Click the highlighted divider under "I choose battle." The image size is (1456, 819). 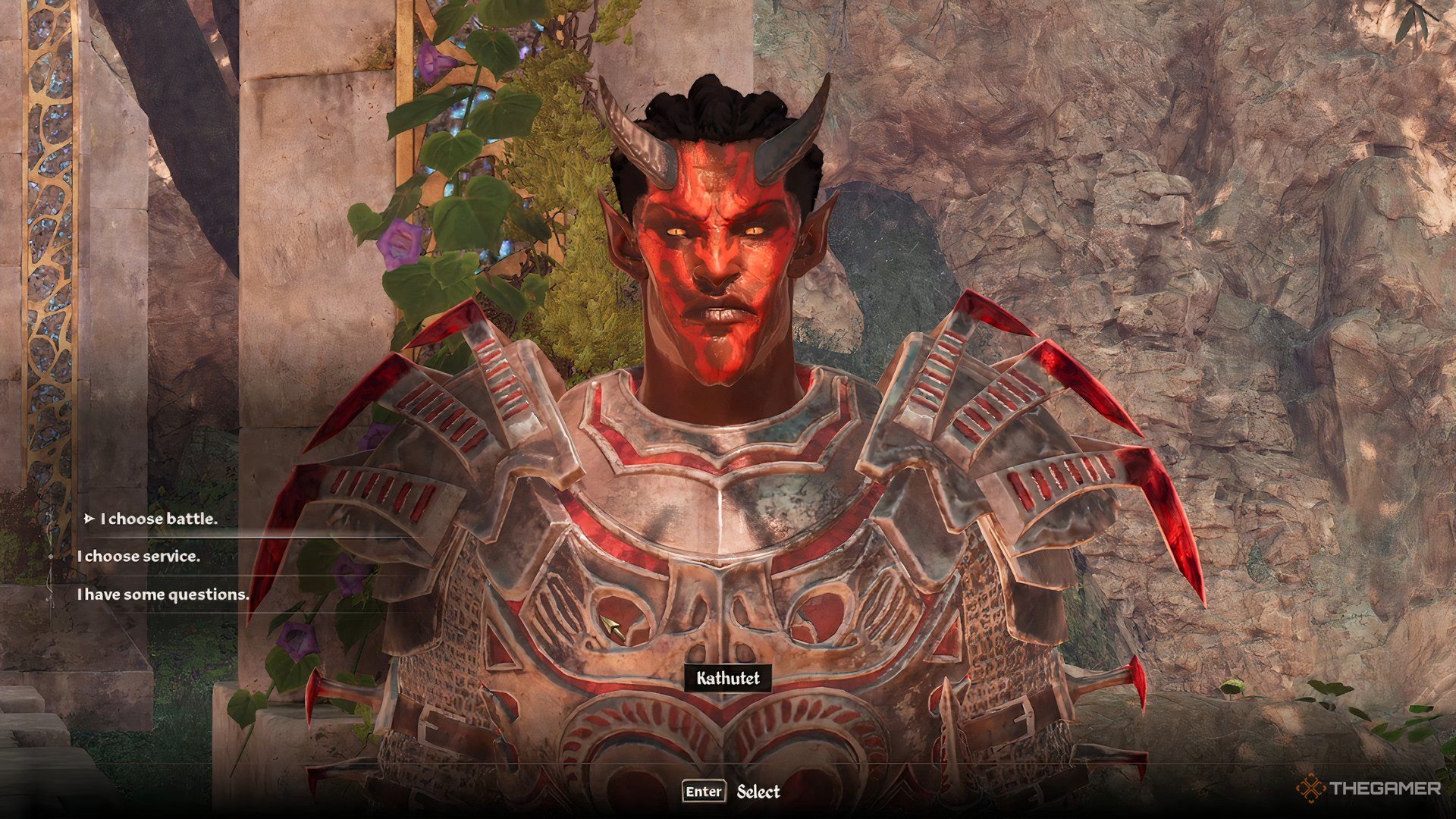tap(250, 538)
